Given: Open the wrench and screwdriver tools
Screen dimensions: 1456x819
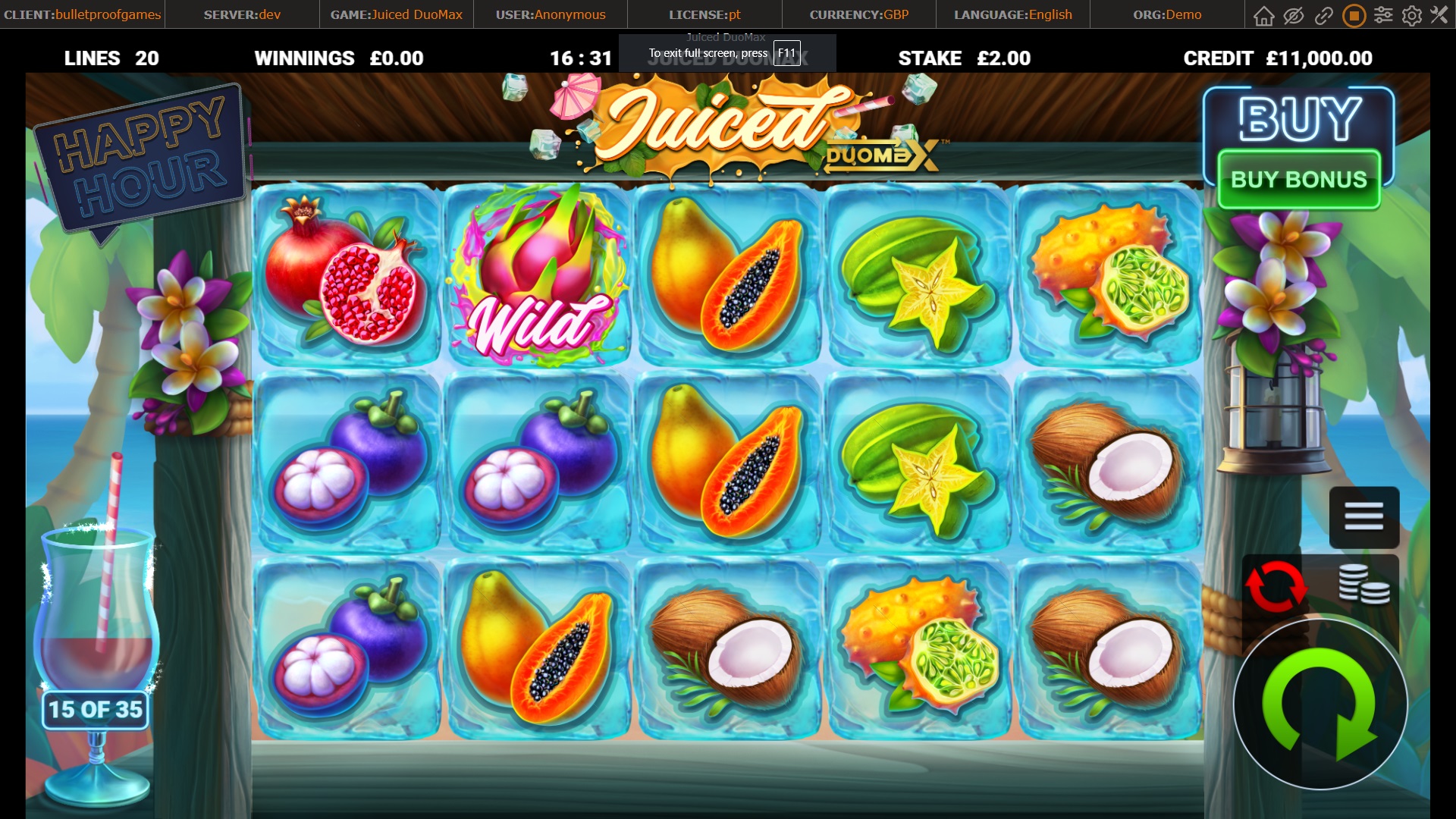Looking at the screenshot, I should click(x=1439, y=15).
